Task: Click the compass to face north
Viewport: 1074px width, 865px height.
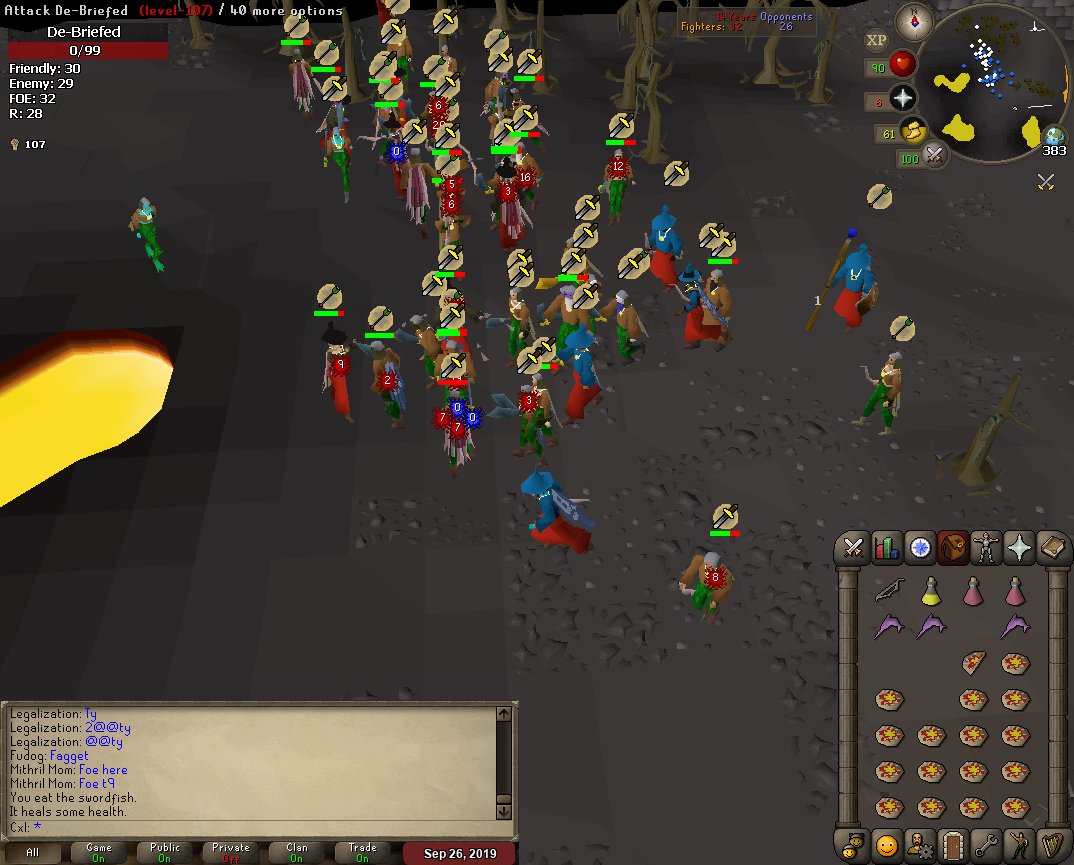Action: point(913,21)
